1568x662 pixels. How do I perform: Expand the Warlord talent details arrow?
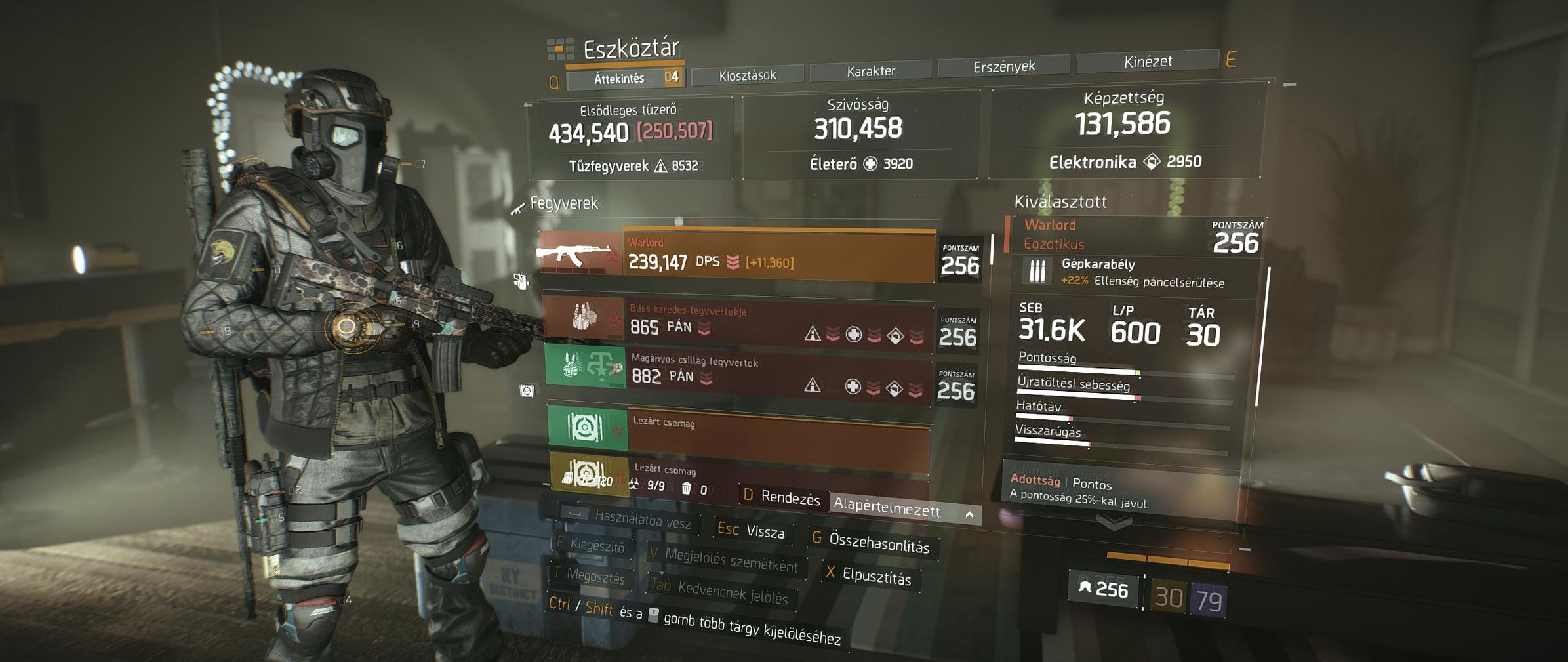[x=1114, y=523]
